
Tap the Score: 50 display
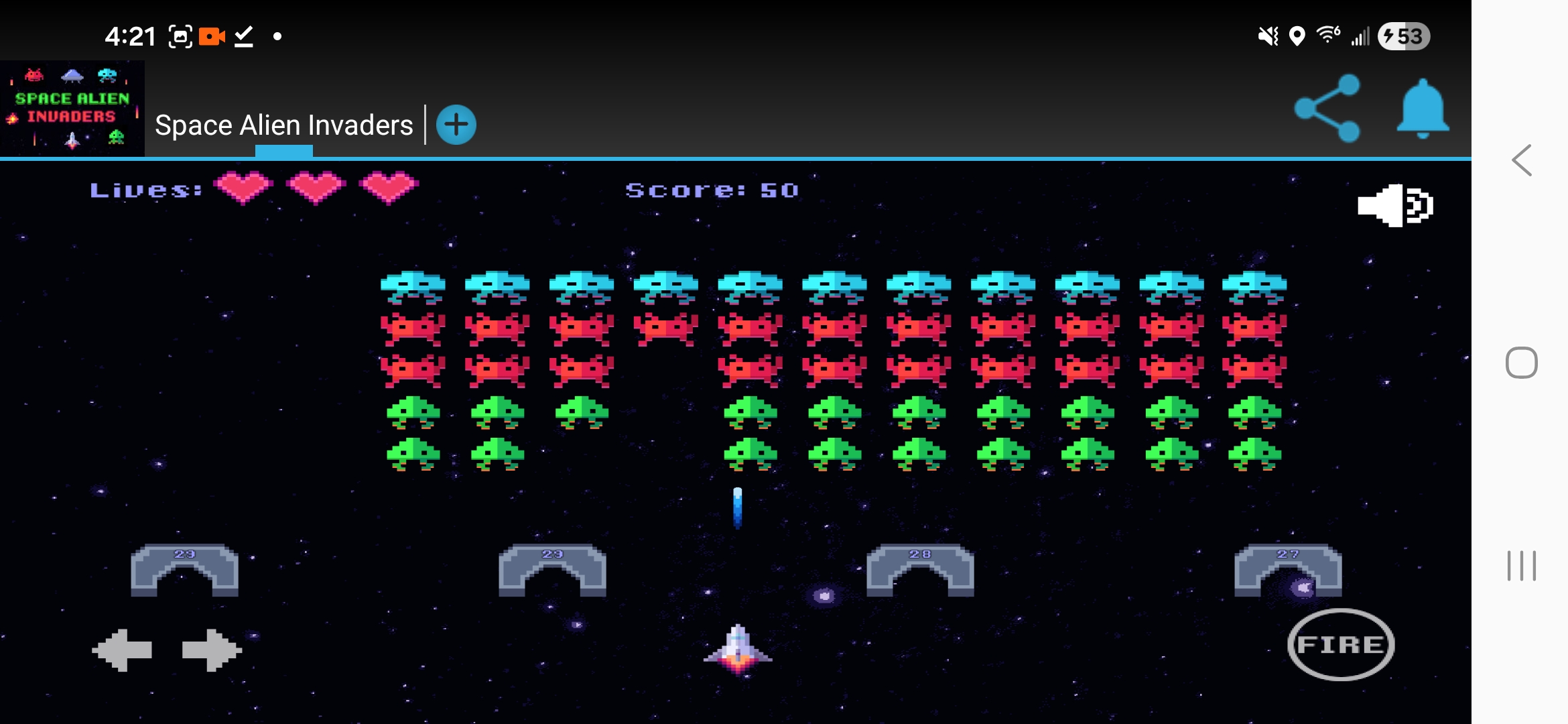click(712, 190)
